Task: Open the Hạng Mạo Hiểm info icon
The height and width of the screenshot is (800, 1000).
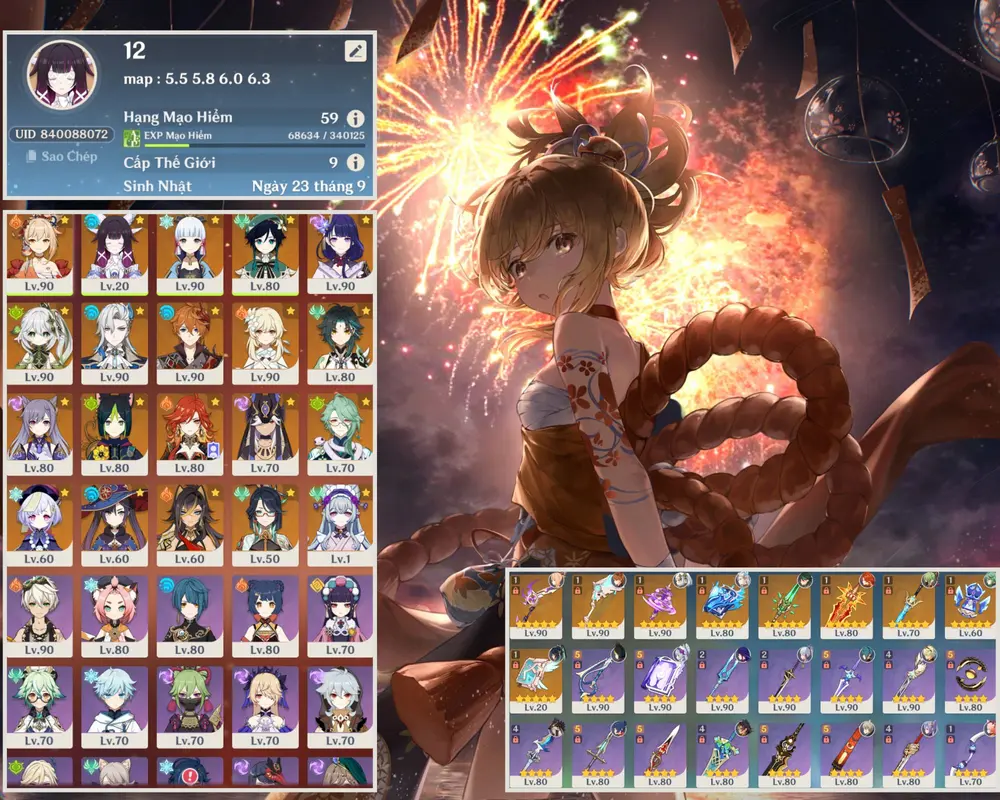Action: pyautogui.click(x=354, y=118)
